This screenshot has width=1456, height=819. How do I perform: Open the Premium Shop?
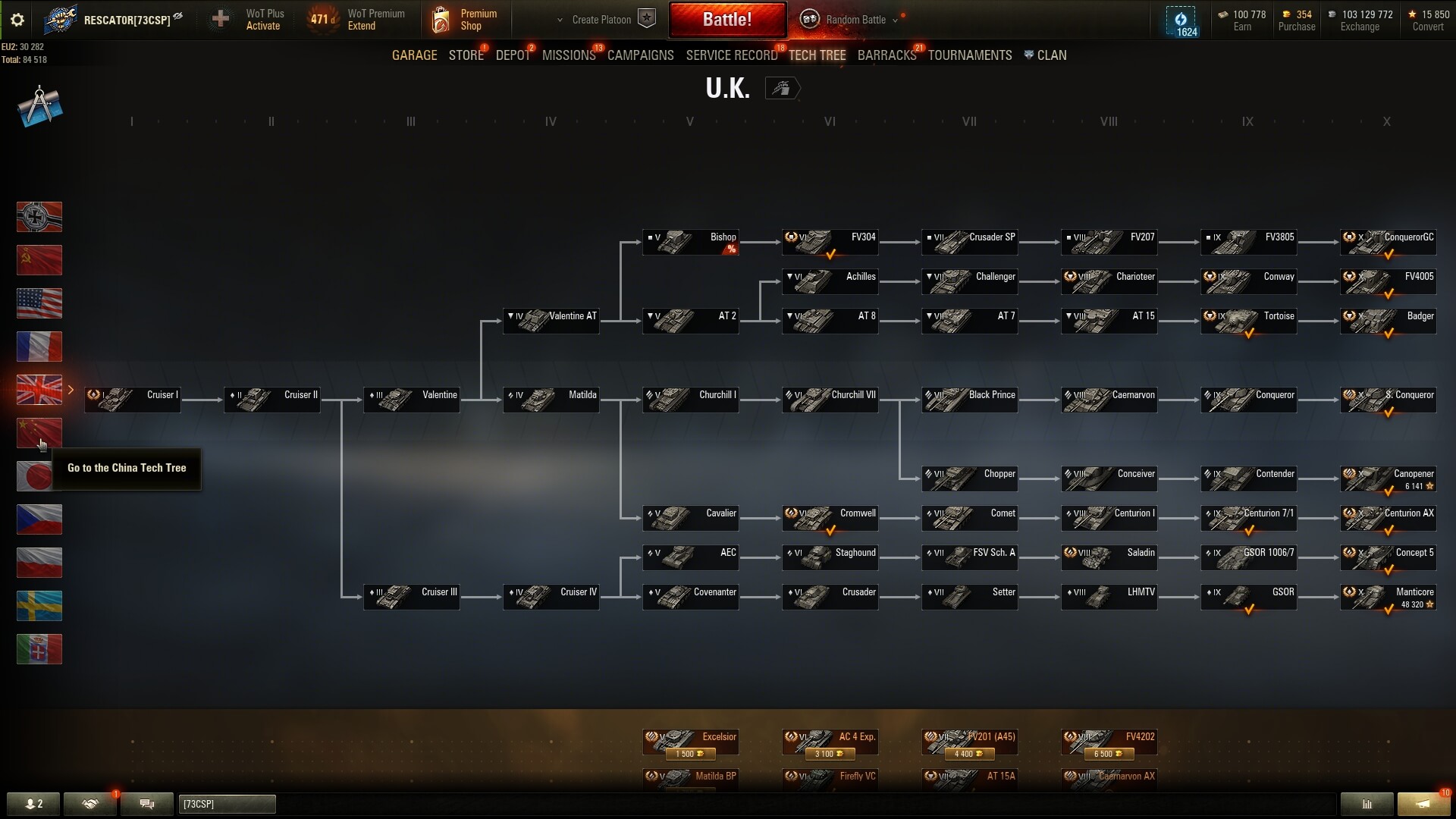click(464, 20)
